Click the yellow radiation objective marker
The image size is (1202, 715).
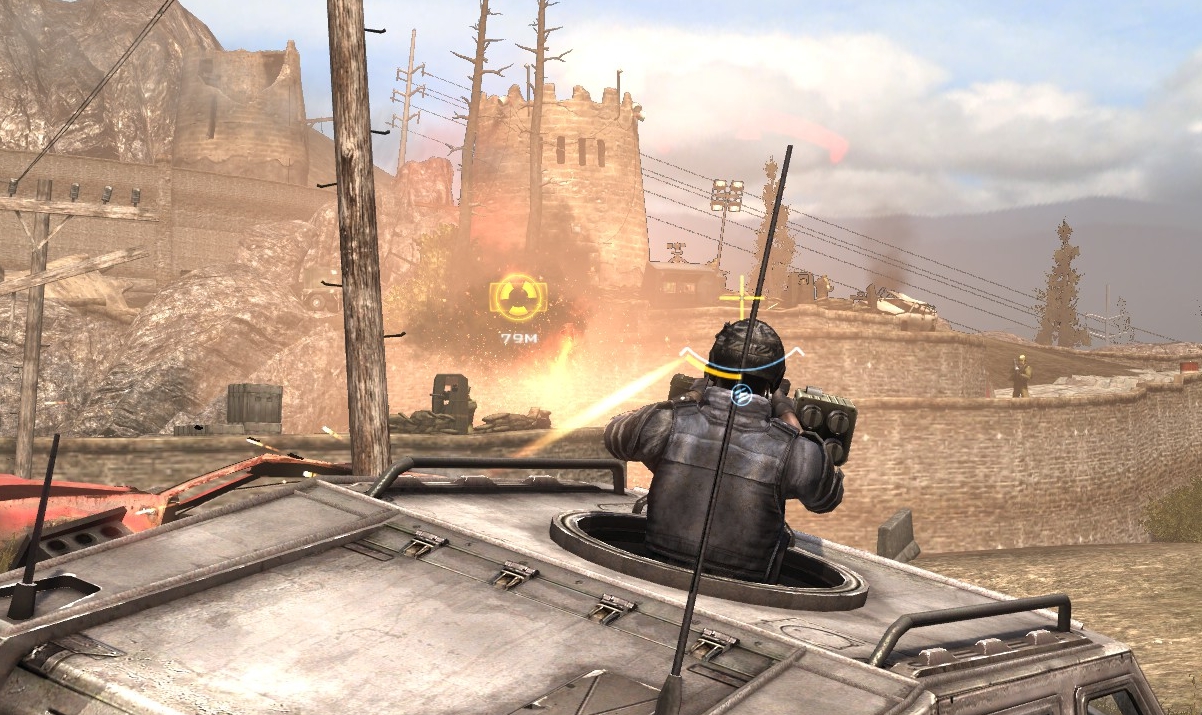tap(518, 297)
